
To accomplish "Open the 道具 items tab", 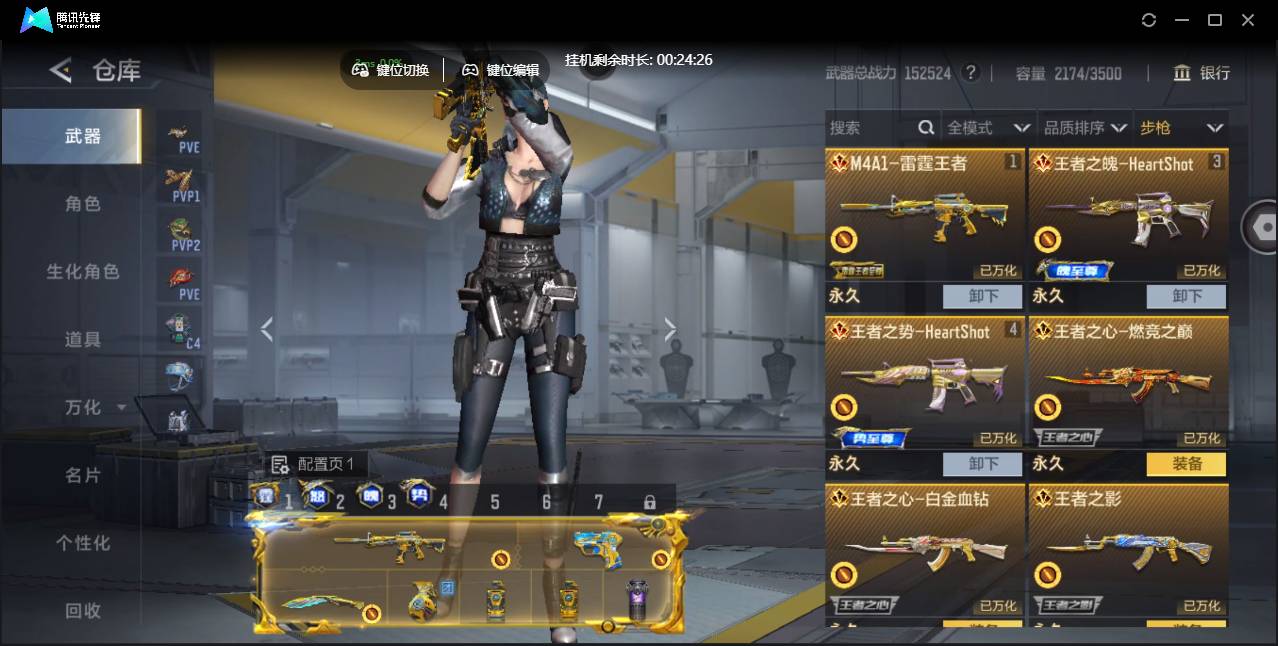I will click(82, 340).
